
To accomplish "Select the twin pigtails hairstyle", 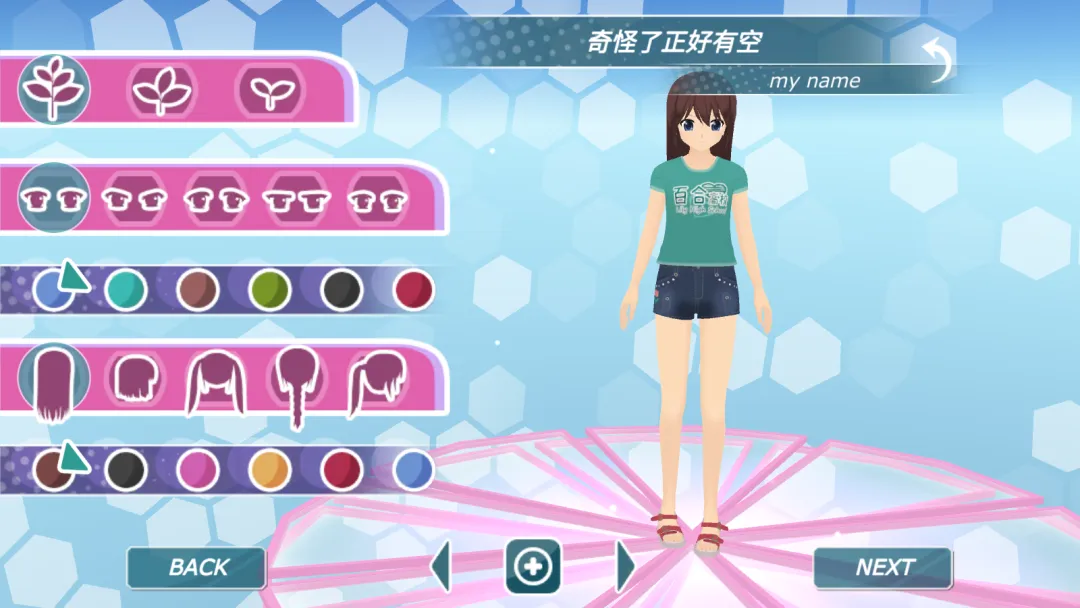I will click(x=216, y=383).
